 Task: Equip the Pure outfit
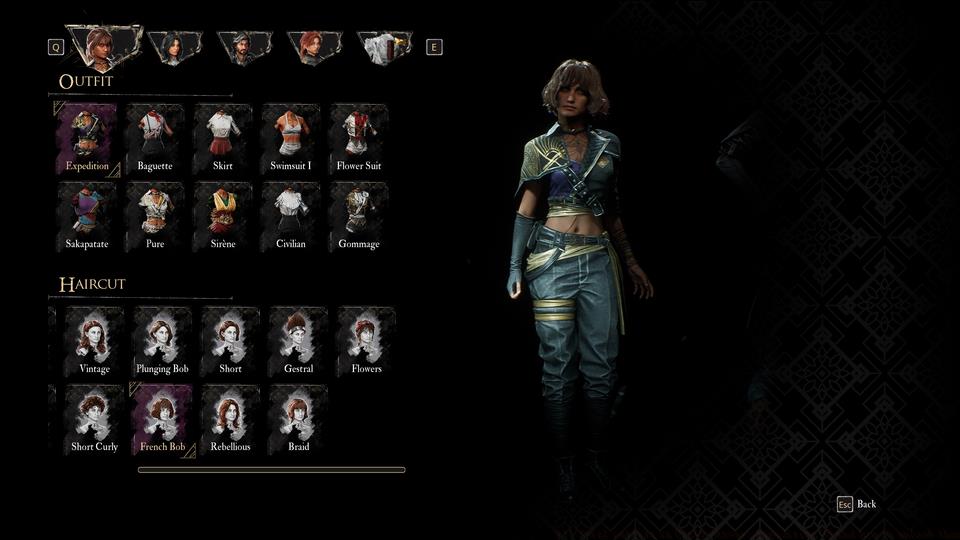coord(155,217)
